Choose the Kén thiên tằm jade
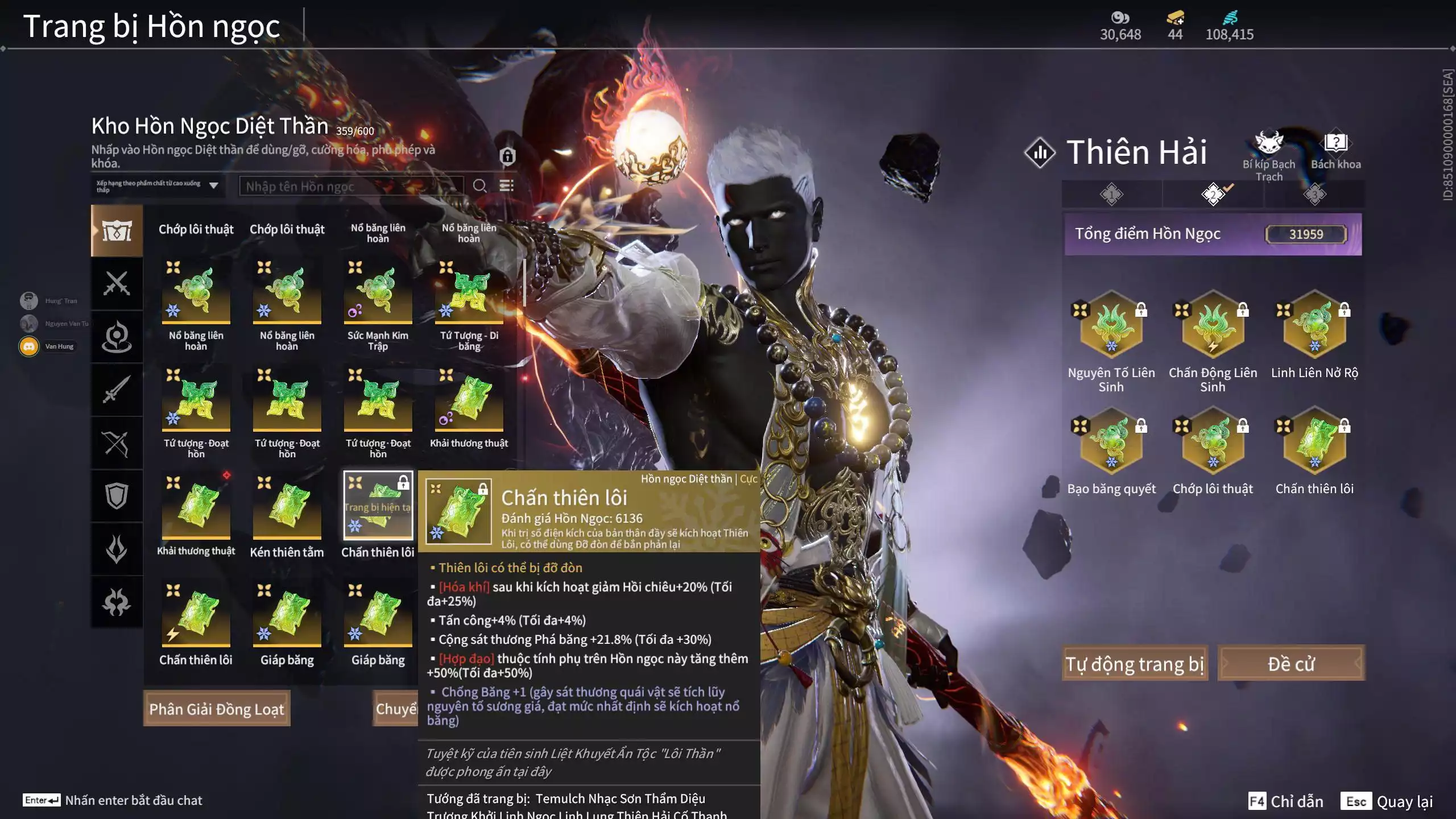Viewport: 1456px width, 819px height. (287, 507)
